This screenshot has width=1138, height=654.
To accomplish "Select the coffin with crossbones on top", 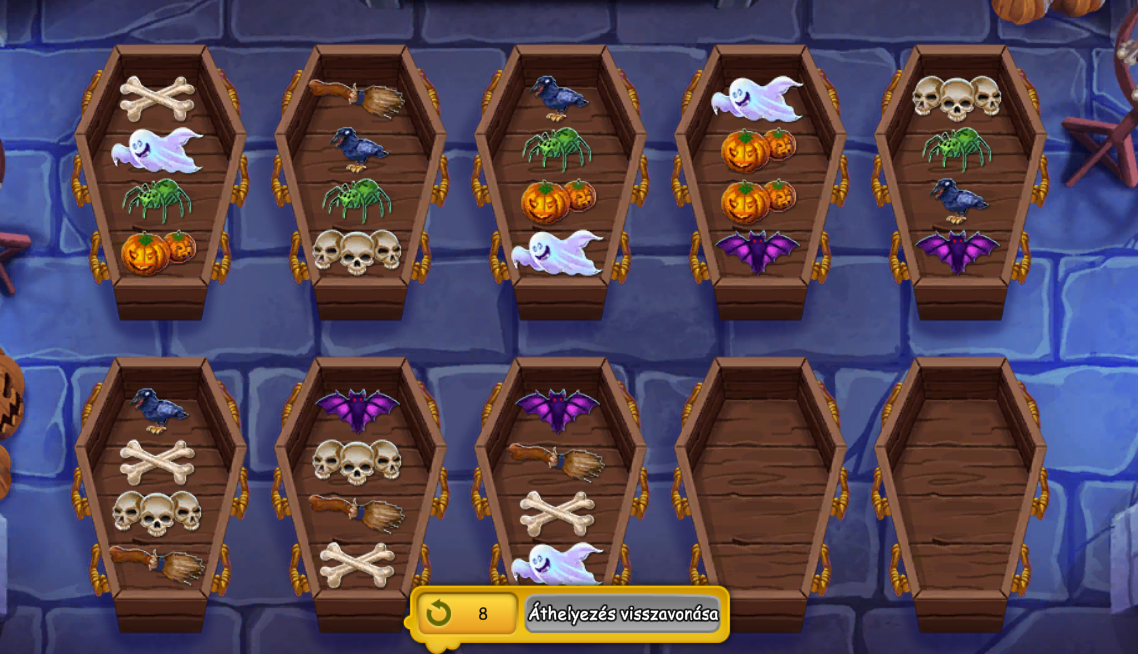I will click(160, 180).
